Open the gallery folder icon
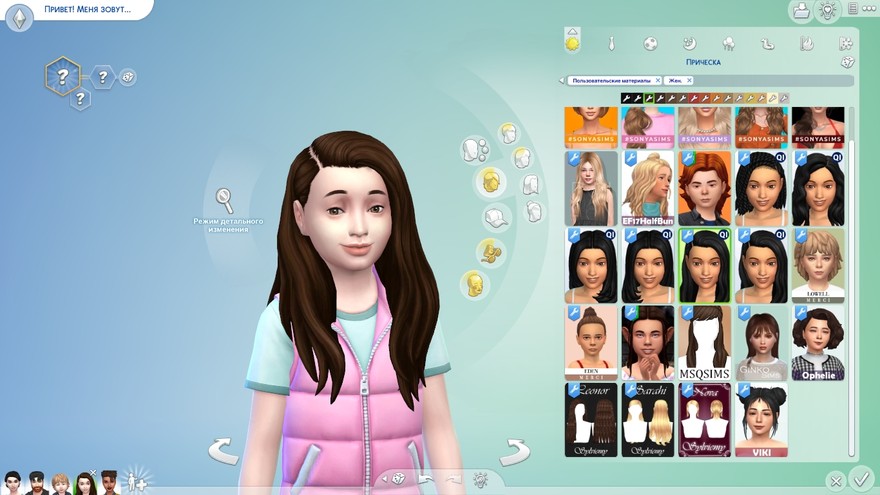880x495 pixels. point(800,11)
